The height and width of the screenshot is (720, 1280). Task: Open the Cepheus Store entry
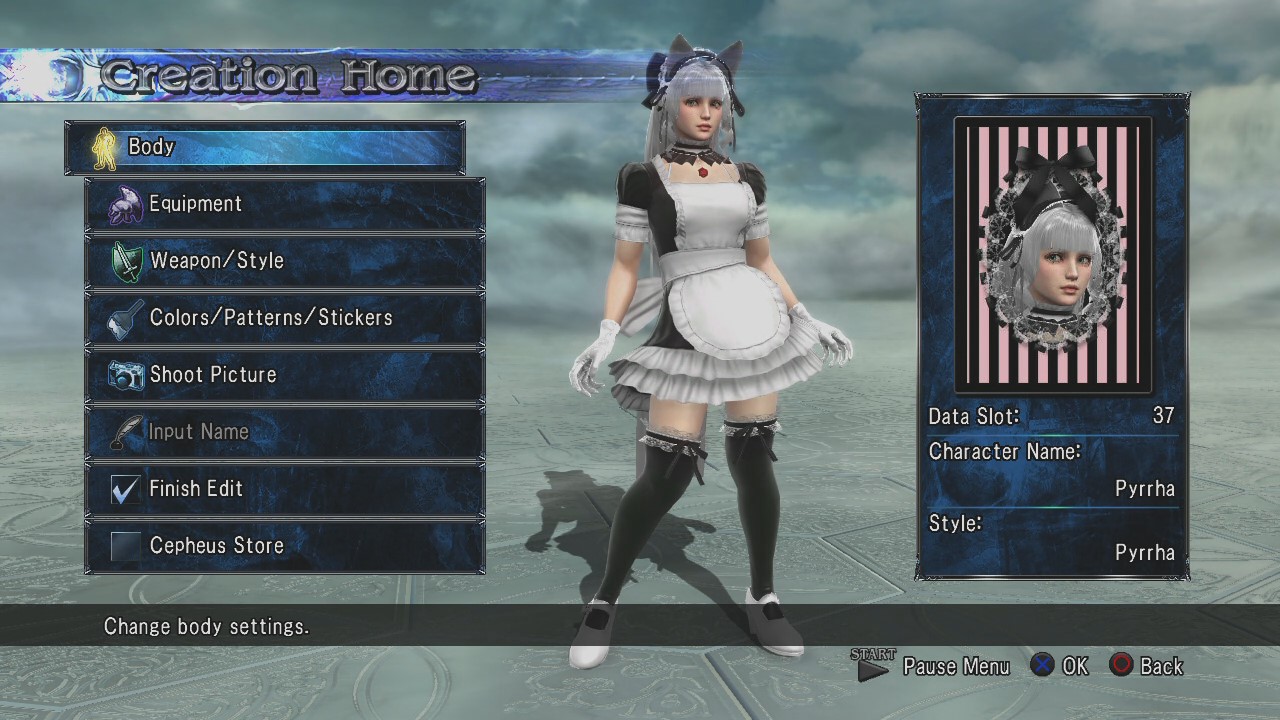point(285,546)
